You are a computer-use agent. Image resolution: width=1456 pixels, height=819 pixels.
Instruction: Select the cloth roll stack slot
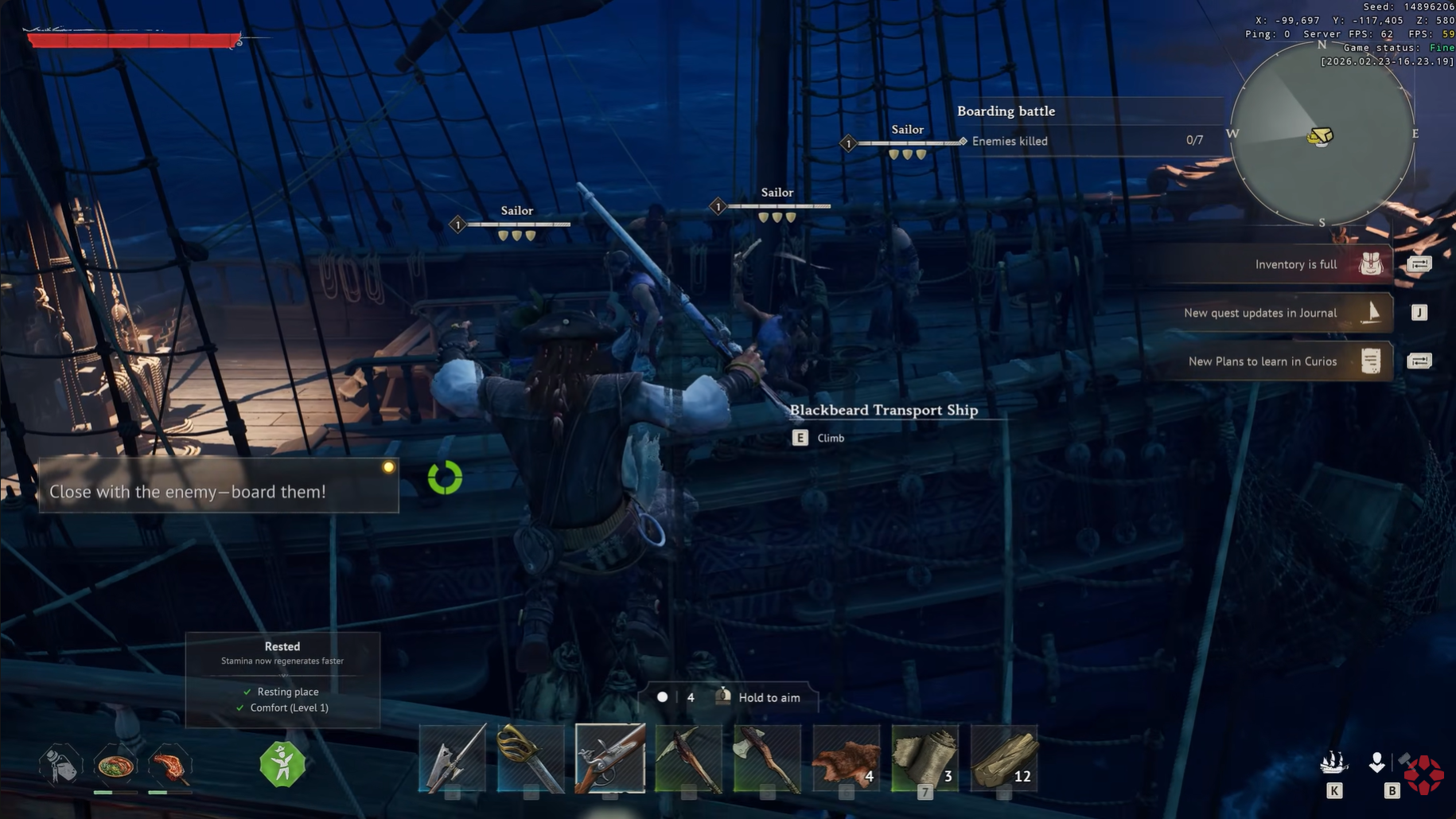coord(925,759)
